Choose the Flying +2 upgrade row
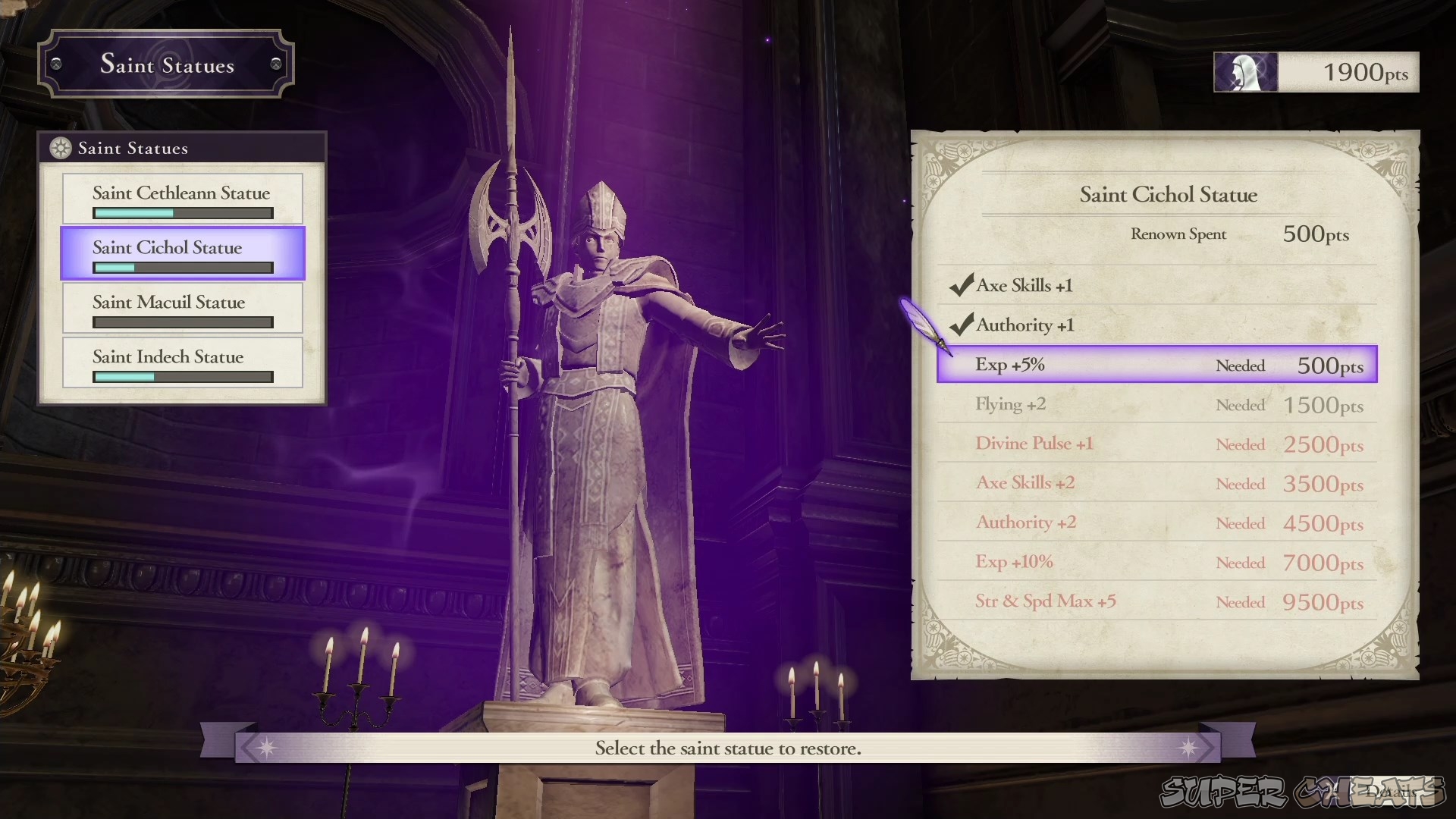Screen dimensions: 1456x819 tap(1156, 404)
